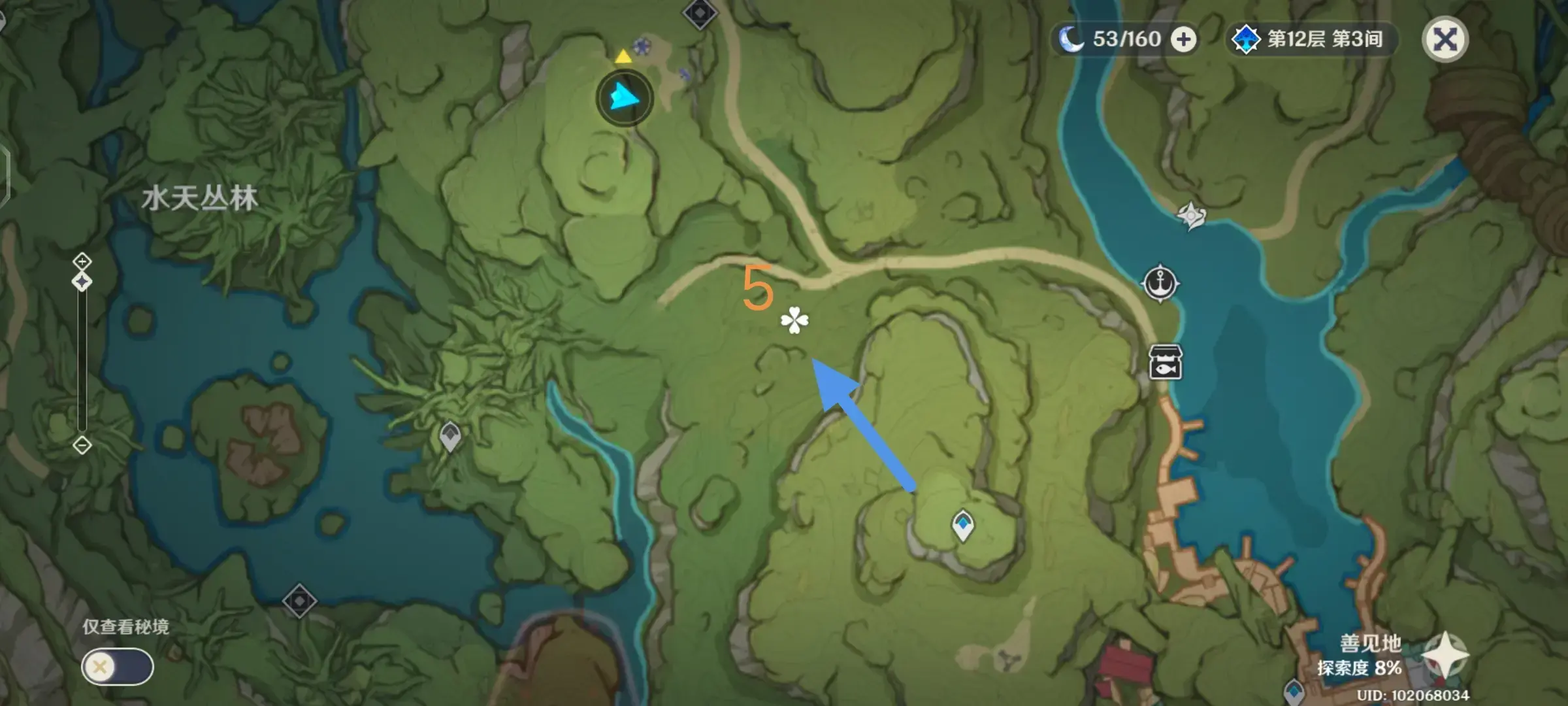
Task: Select the domain marker below the lake
Action: pos(299,601)
